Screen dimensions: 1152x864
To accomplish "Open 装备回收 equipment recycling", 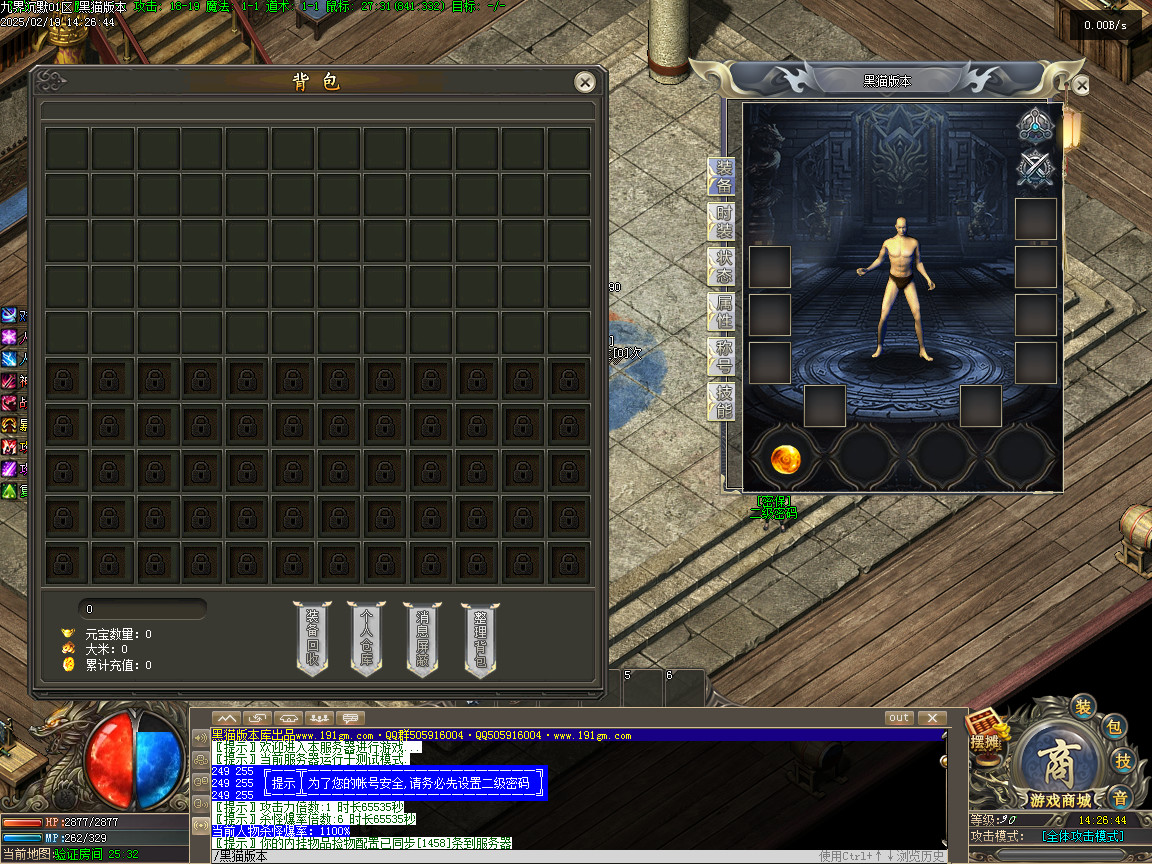I will [312, 638].
